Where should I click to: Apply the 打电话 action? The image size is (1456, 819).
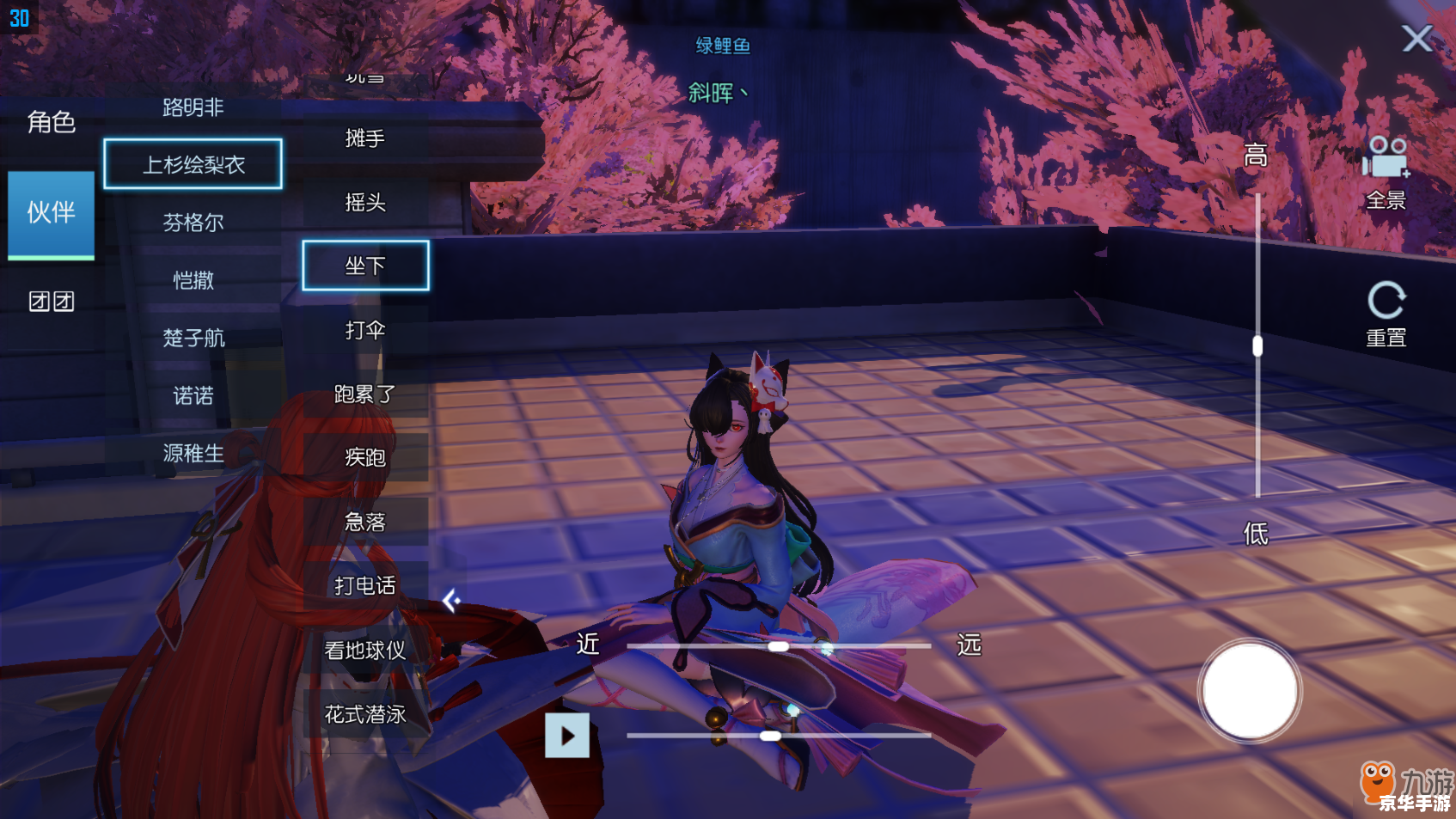(365, 585)
